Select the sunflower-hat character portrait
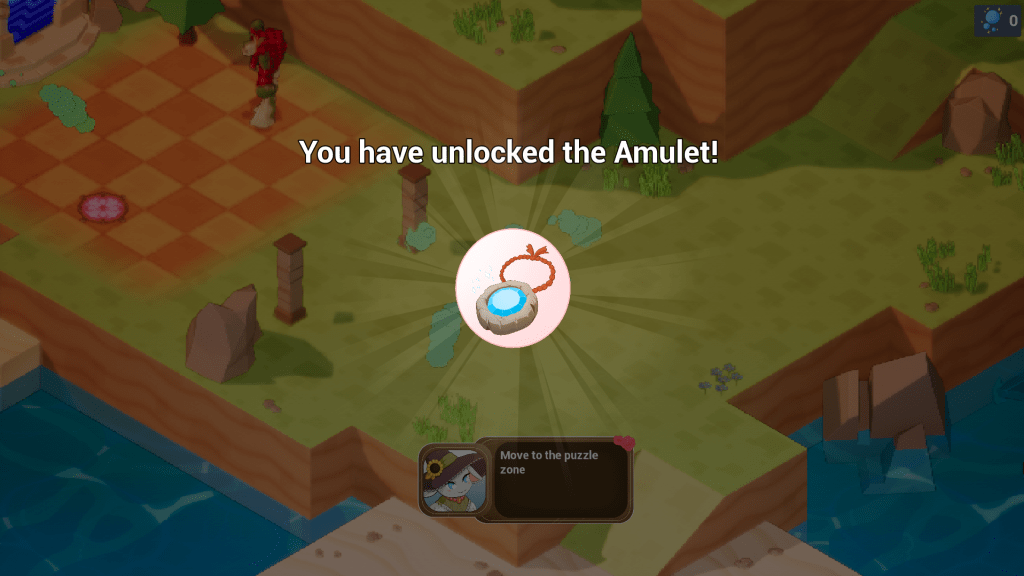Screen dimensions: 1024x576 pyautogui.click(x=447, y=478)
